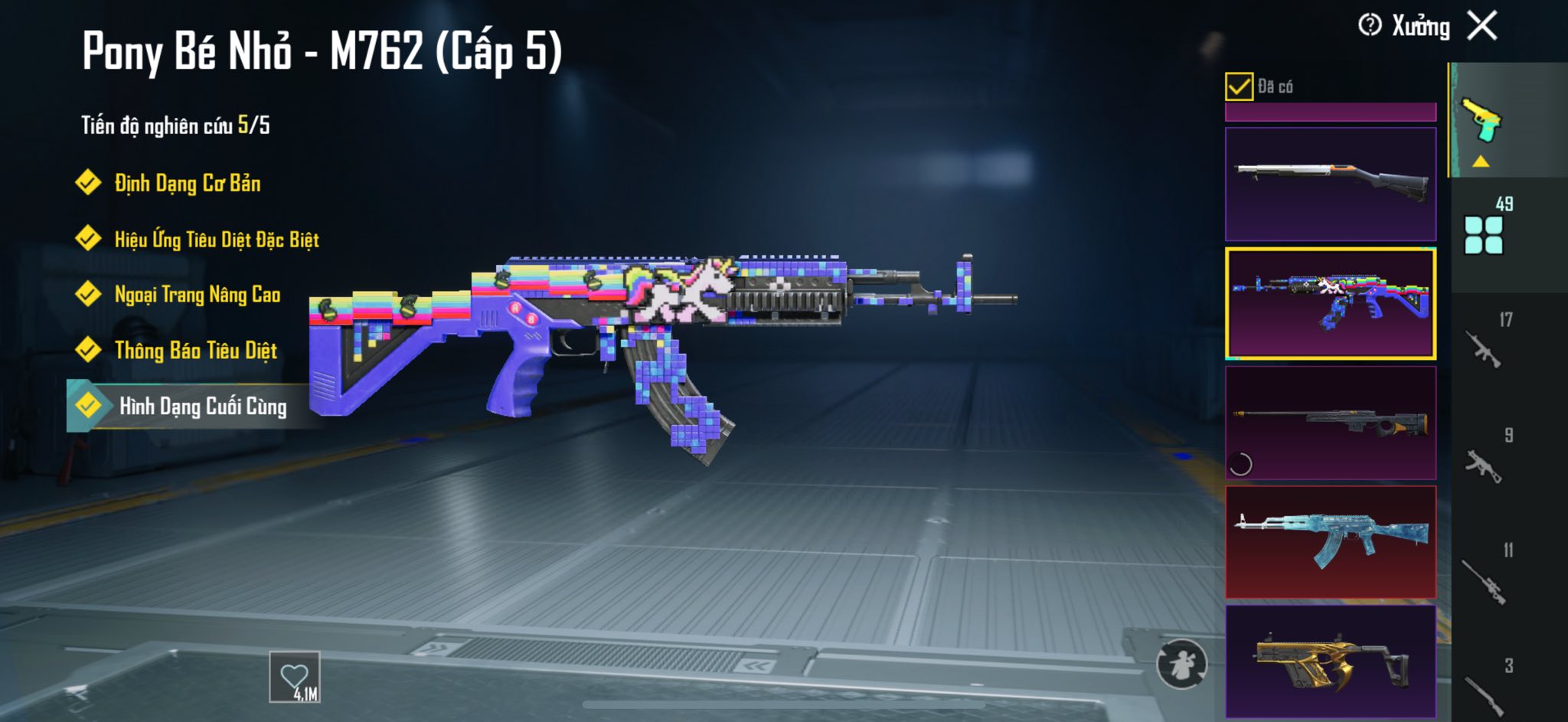Screen dimensions: 1568x722
Task: Tap the round character pose button
Action: click(1181, 664)
